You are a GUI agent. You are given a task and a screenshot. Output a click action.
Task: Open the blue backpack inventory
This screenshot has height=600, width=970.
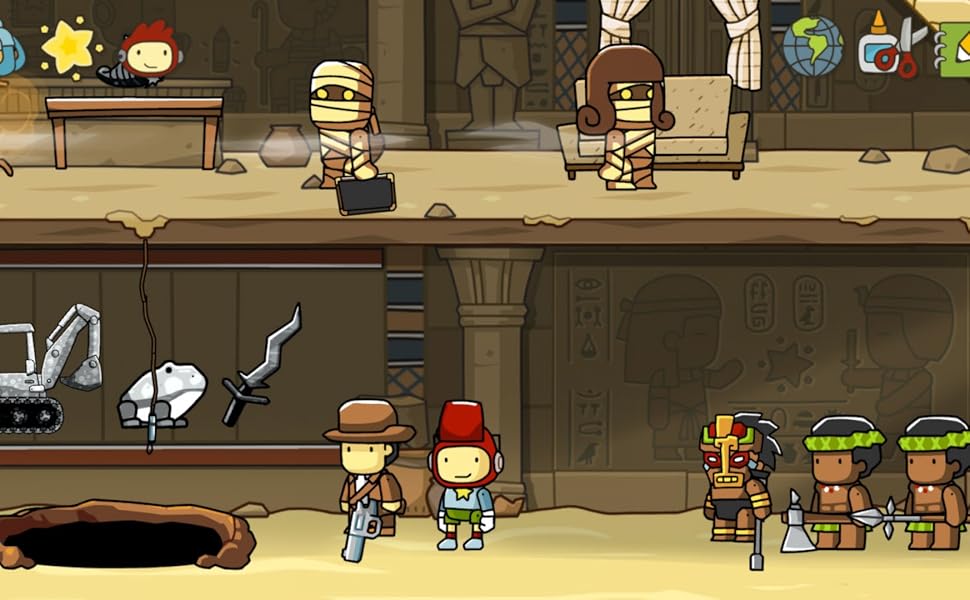tap(8, 48)
